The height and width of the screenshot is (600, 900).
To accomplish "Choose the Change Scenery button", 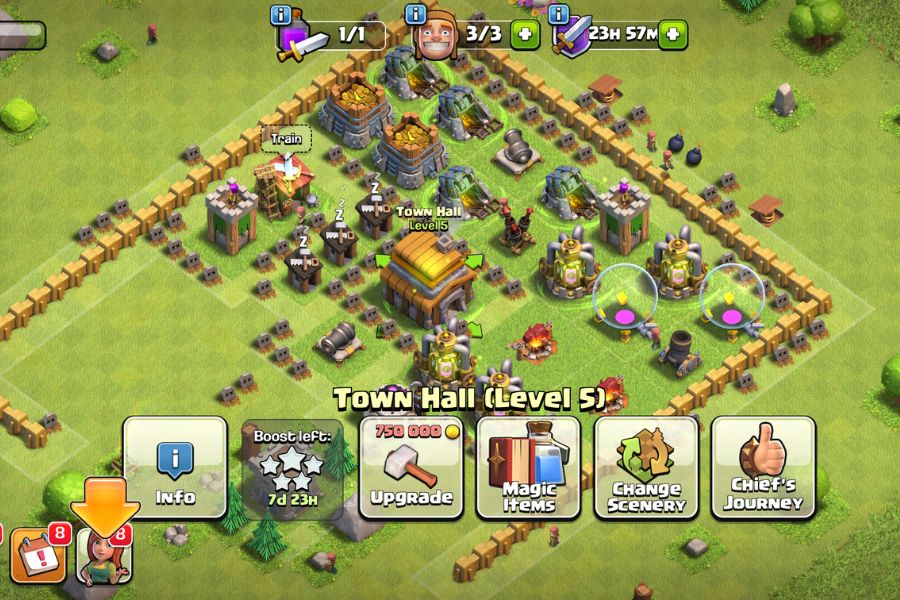I will pos(647,468).
